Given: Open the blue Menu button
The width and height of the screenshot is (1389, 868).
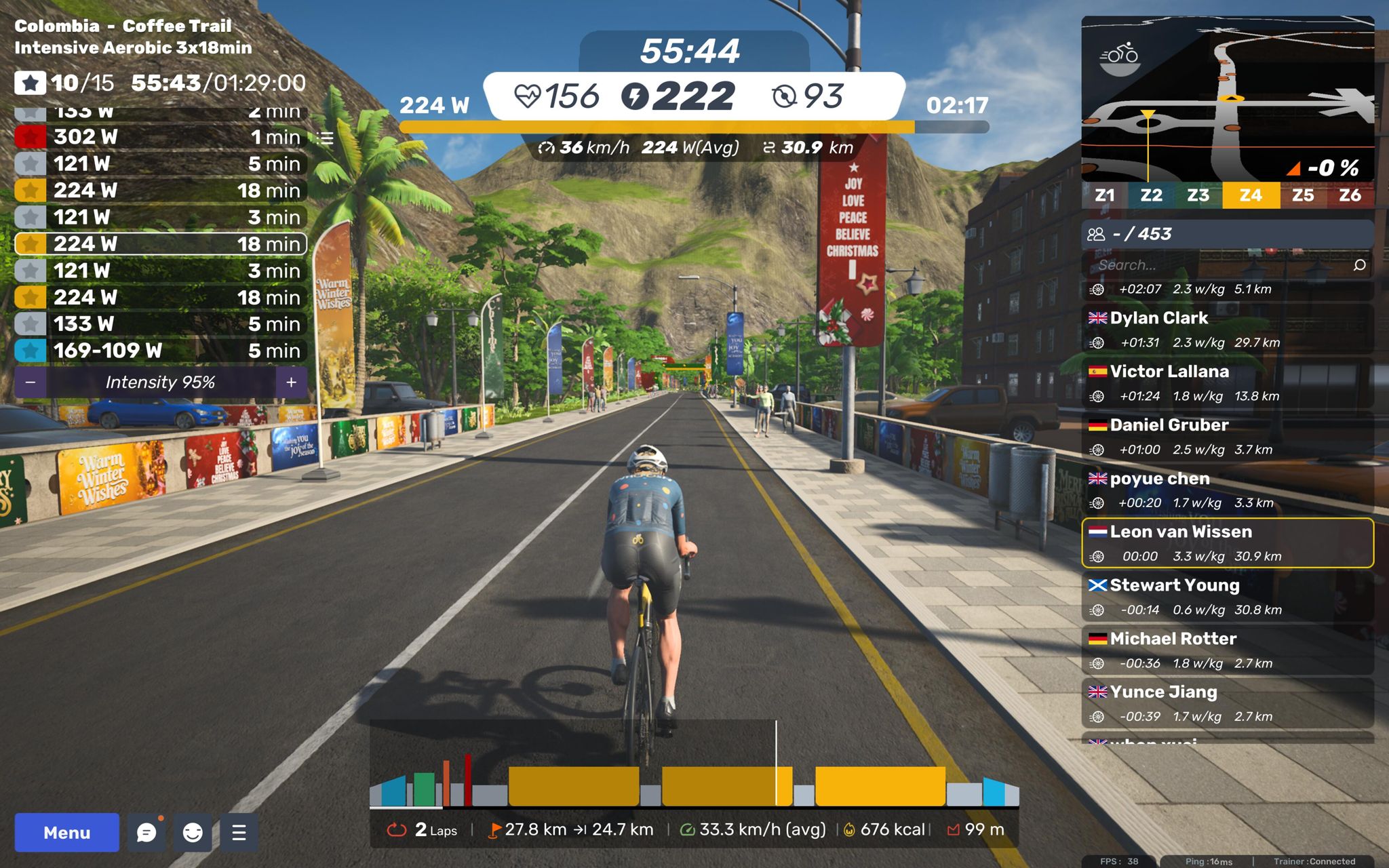Looking at the screenshot, I should coord(66,832).
